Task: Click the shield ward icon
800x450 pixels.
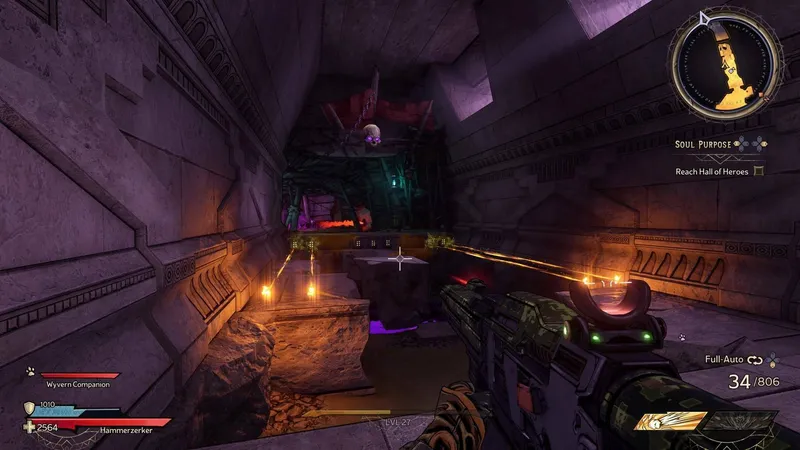Action: [x=29, y=408]
